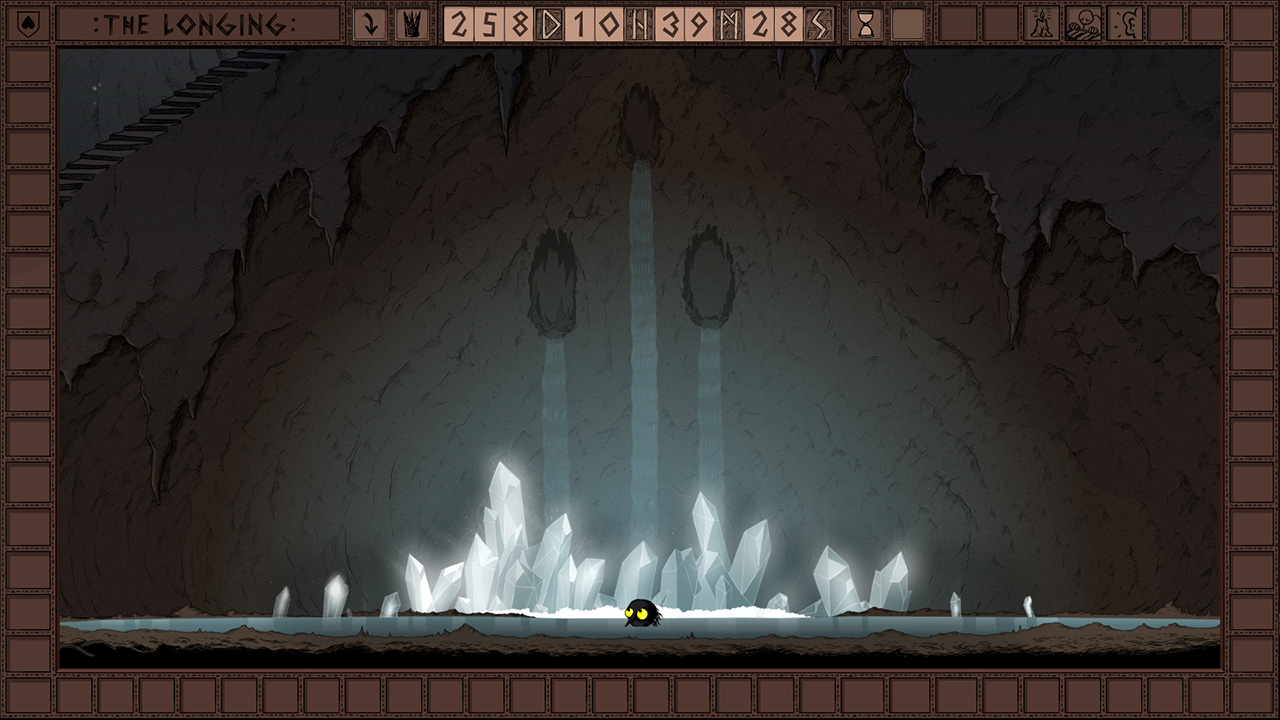The width and height of the screenshot is (1280, 720).
Task: Enable sleep mode via the sleeping figure icon
Action: click(1084, 22)
